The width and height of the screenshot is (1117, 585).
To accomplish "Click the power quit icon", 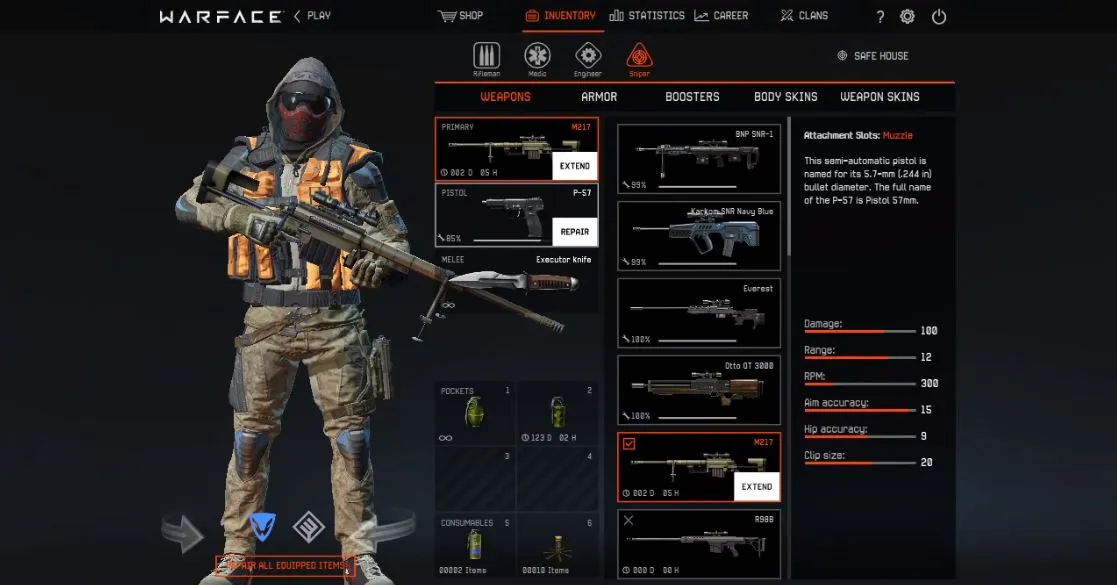I will point(938,17).
